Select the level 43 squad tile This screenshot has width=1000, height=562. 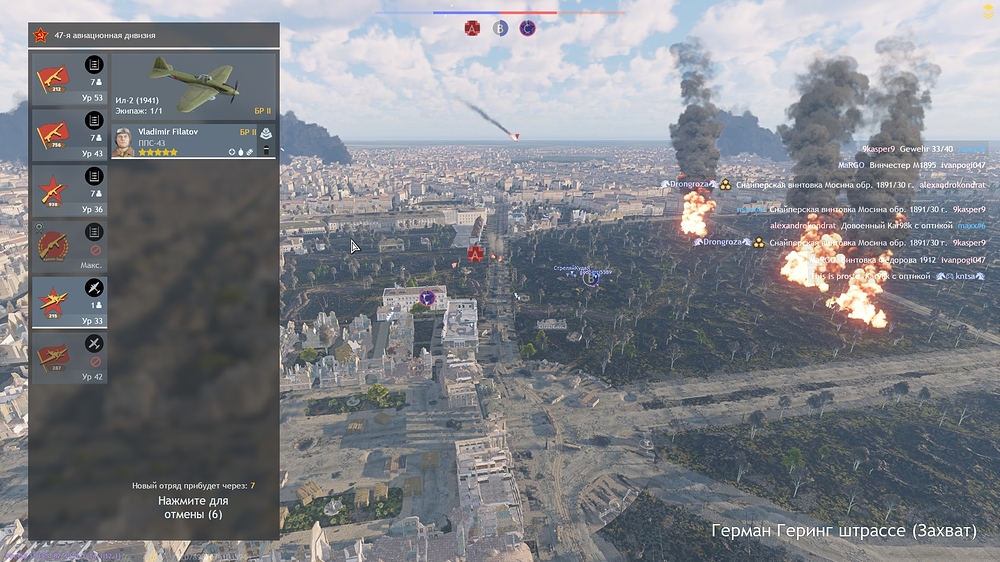(x=69, y=134)
